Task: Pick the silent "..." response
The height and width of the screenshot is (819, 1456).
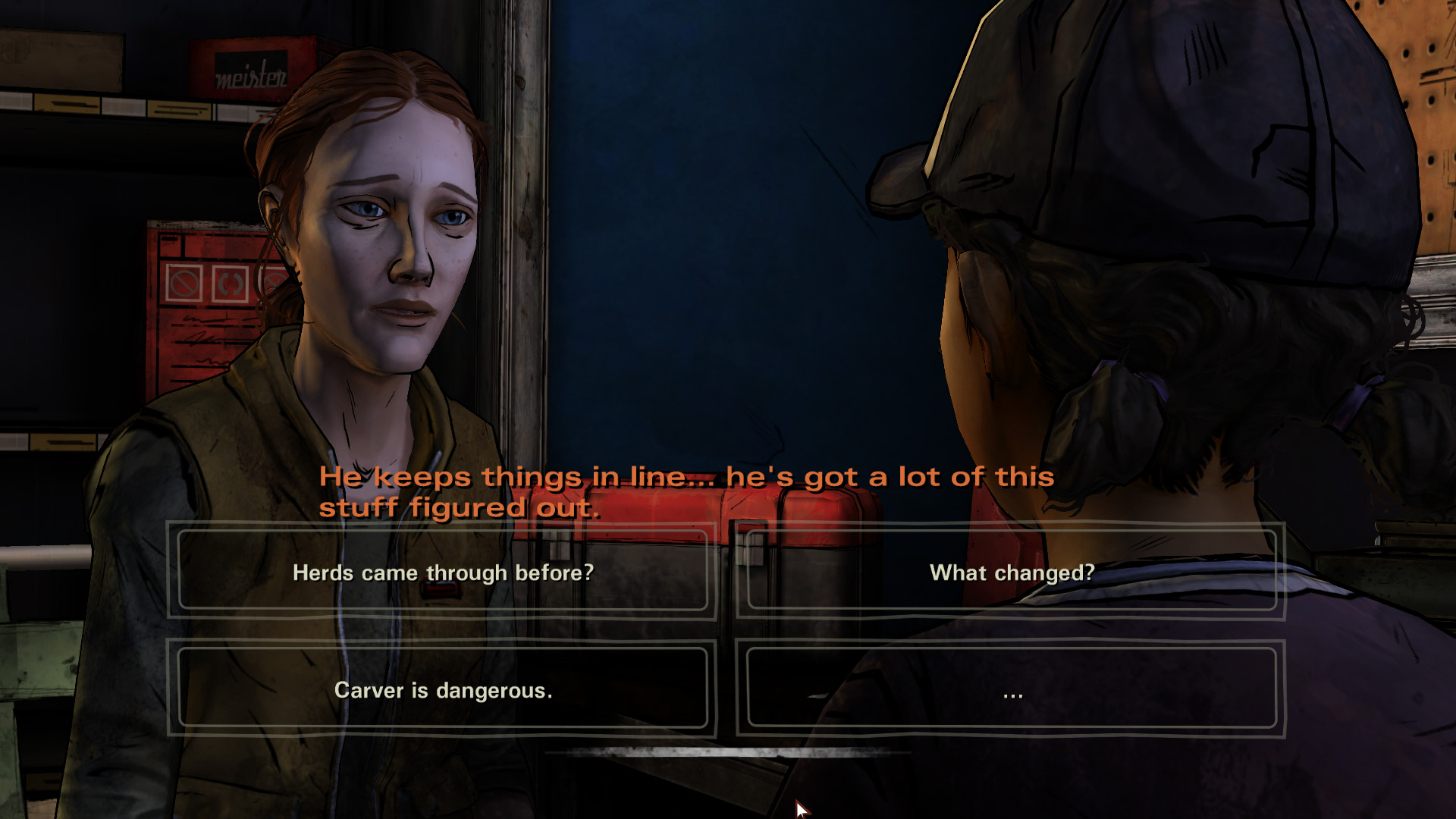Action: point(1012,689)
